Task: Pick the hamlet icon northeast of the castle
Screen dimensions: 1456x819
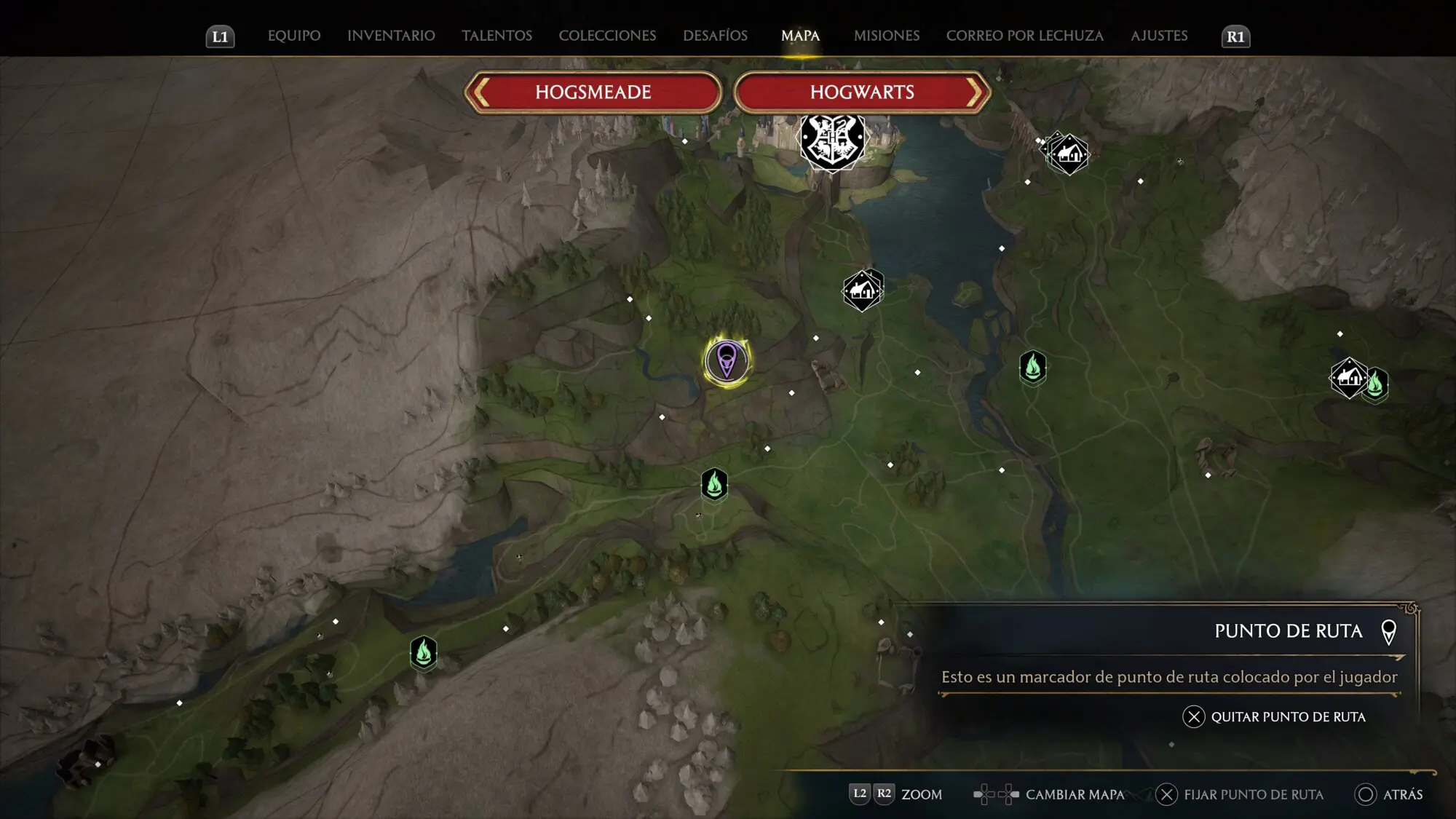Action: [x=1068, y=154]
